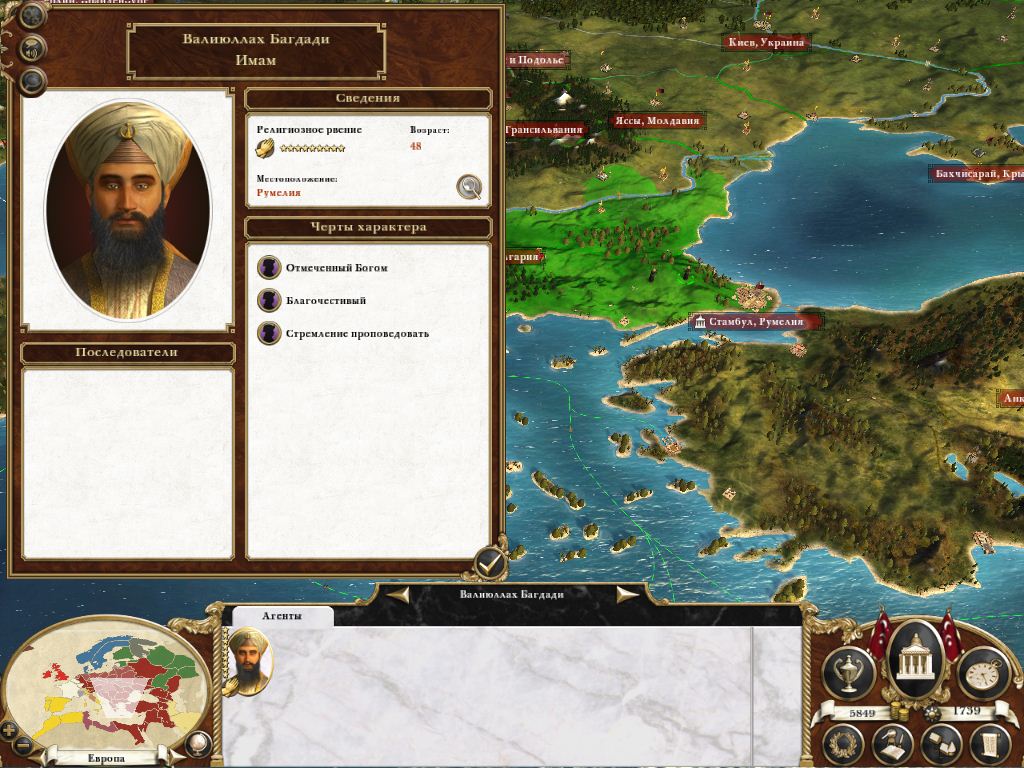
Task: Close the imam panel with the checkmark button
Action: [x=489, y=564]
